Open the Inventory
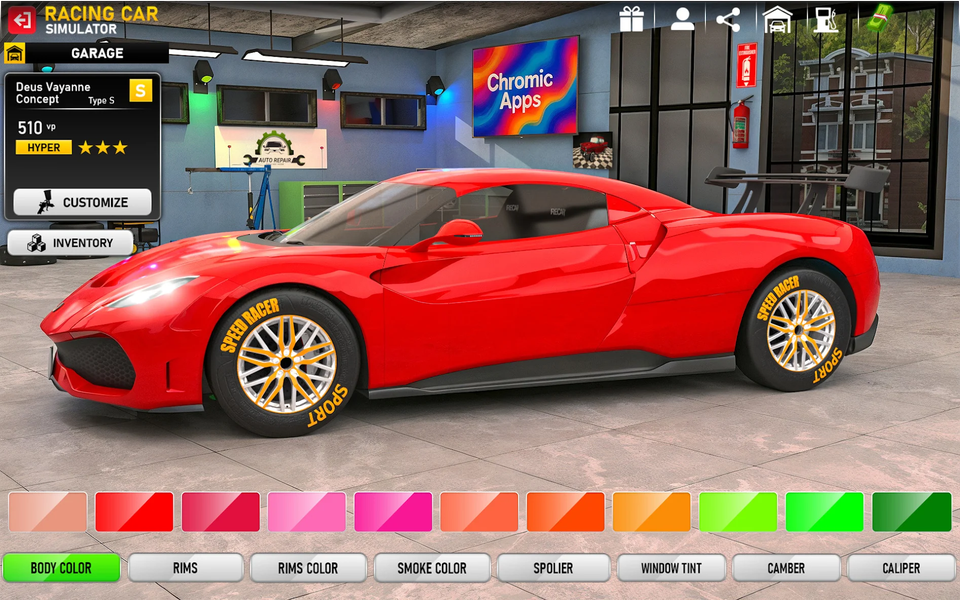Image resolution: width=960 pixels, height=600 pixels. click(70, 243)
